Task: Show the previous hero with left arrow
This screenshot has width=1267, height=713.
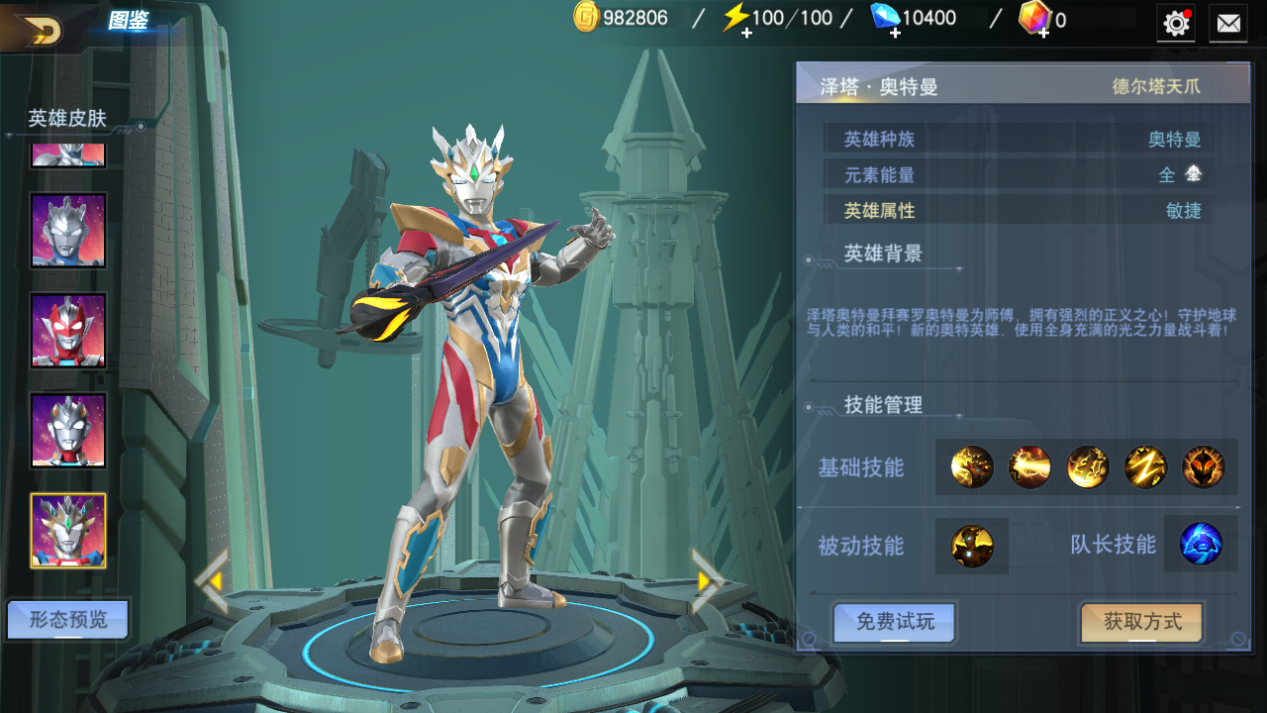Action: click(x=212, y=581)
